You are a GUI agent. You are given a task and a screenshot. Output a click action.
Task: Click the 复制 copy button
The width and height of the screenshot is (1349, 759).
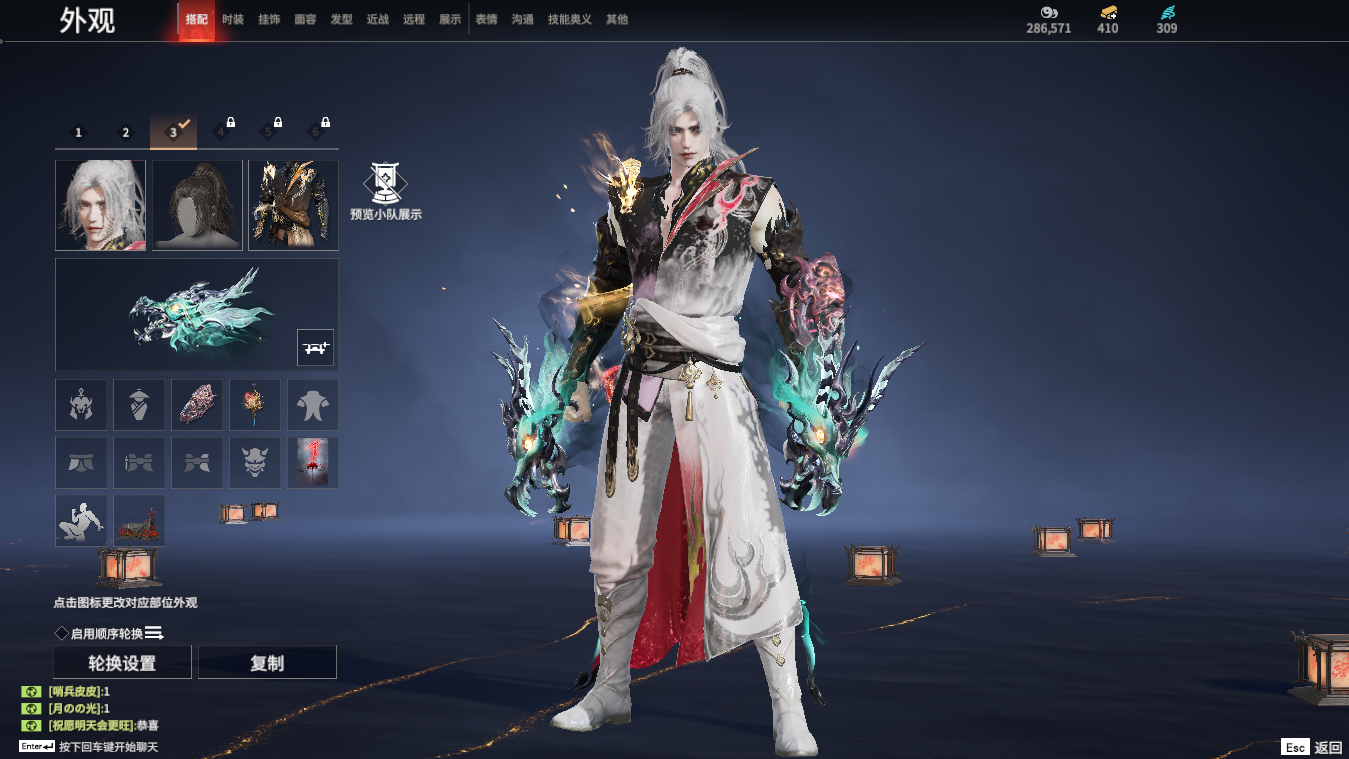pyautogui.click(x=267, y=663)
